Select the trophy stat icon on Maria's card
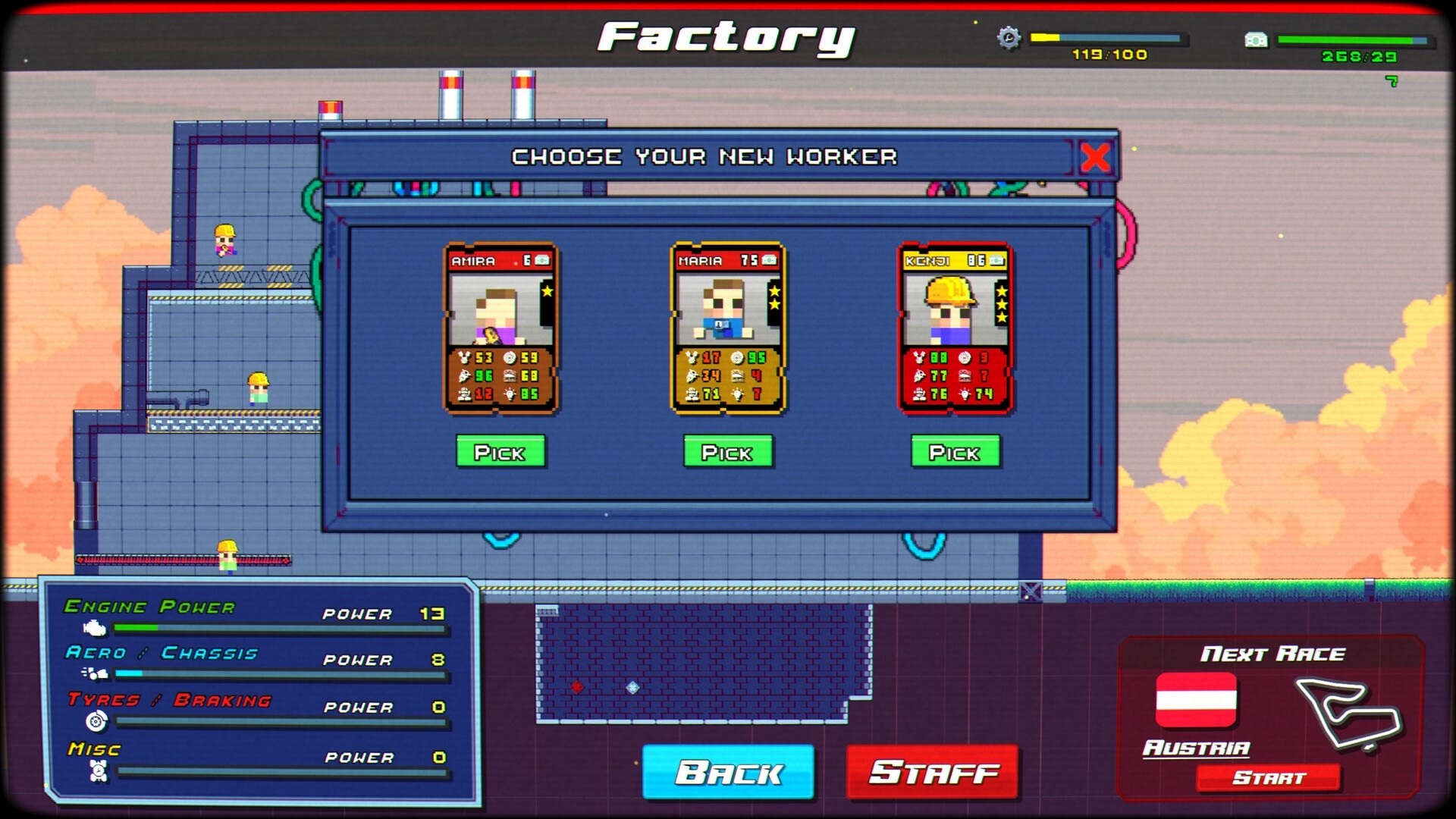This screenshot has height=819, width=1456. pos(692,357)
